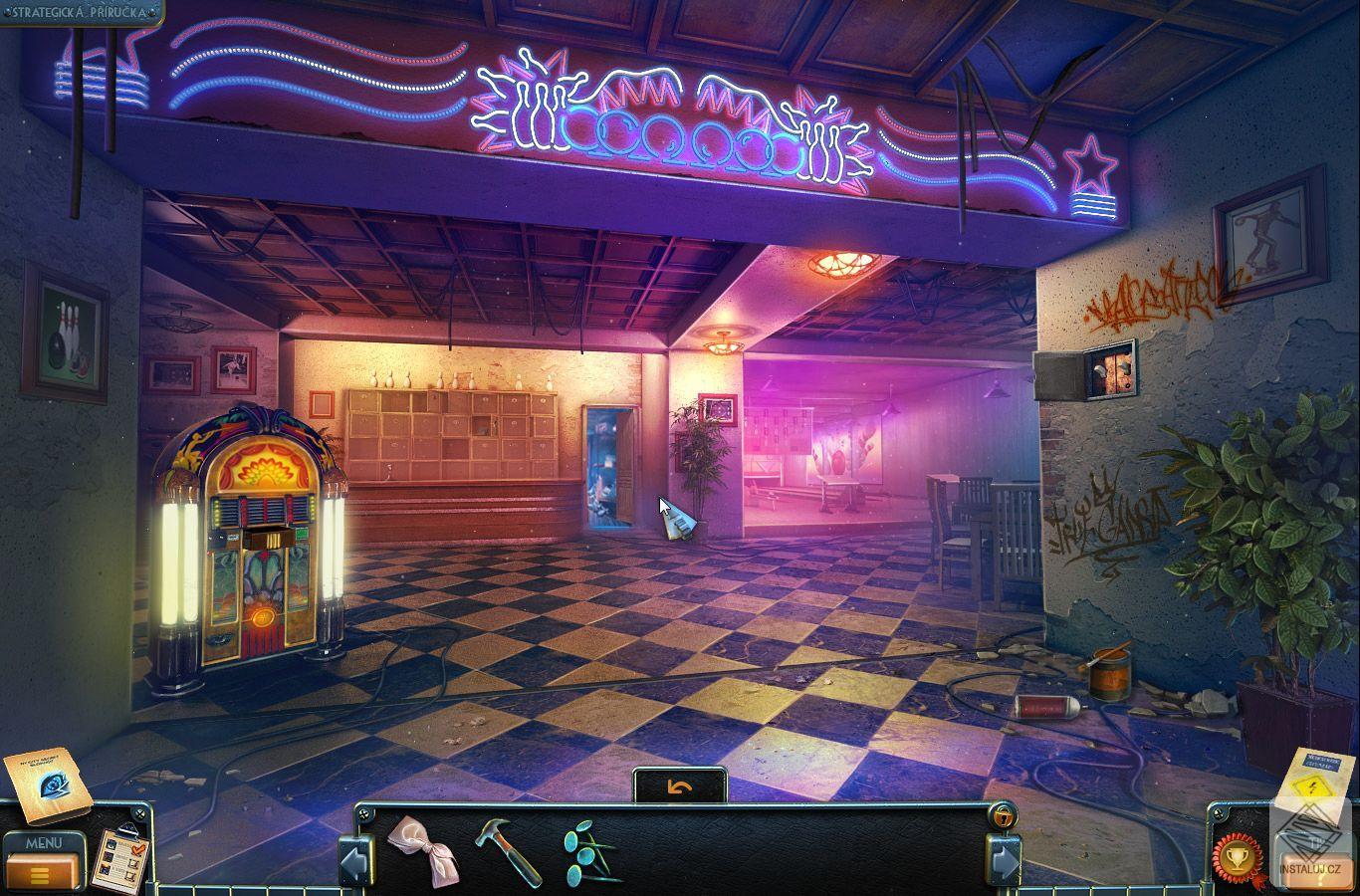Open the Strategická příručka guide
The height and width of the screenshot is (896, 1360).
click(x=82, y=13)
